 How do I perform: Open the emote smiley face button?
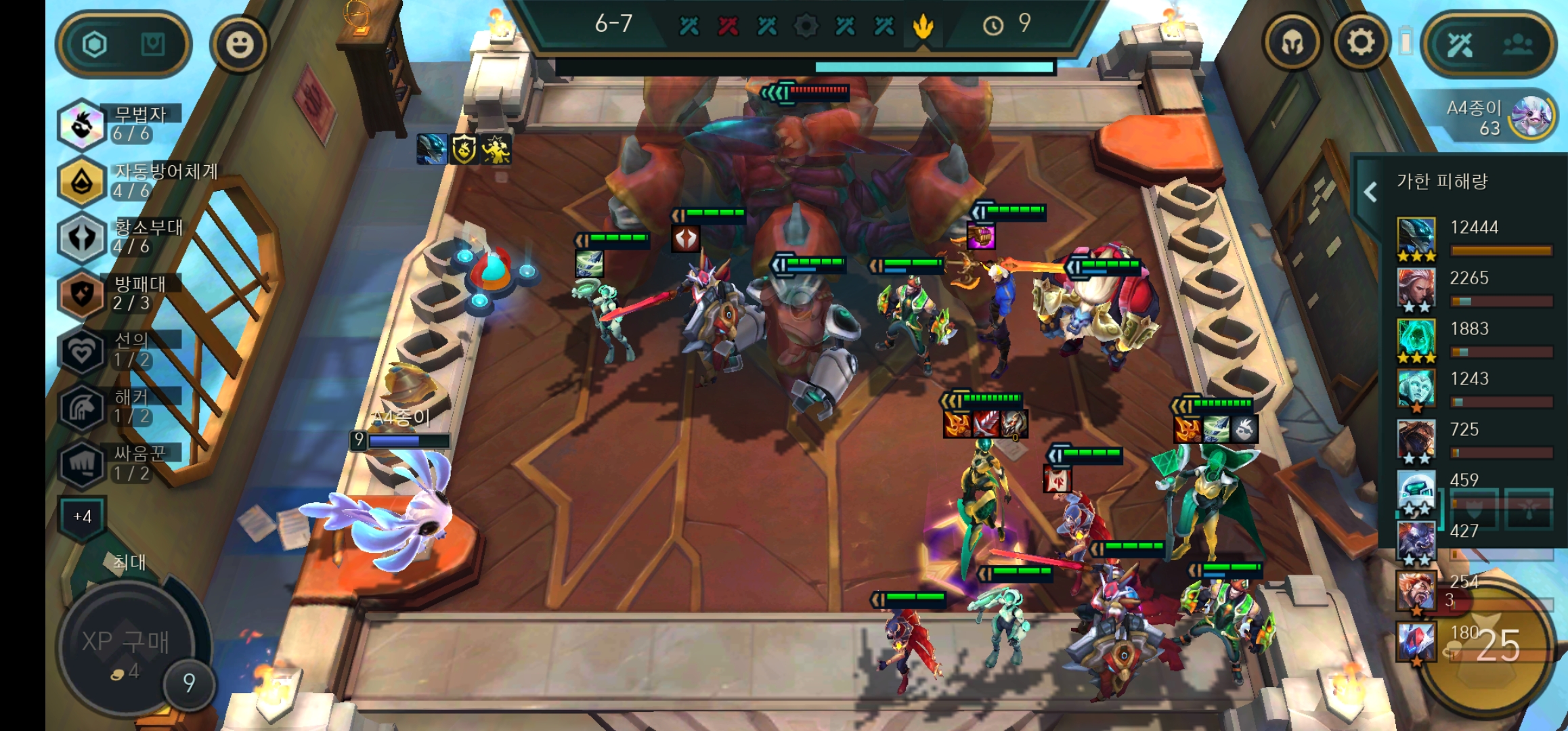pyautogui.click(x=239, y=45)
